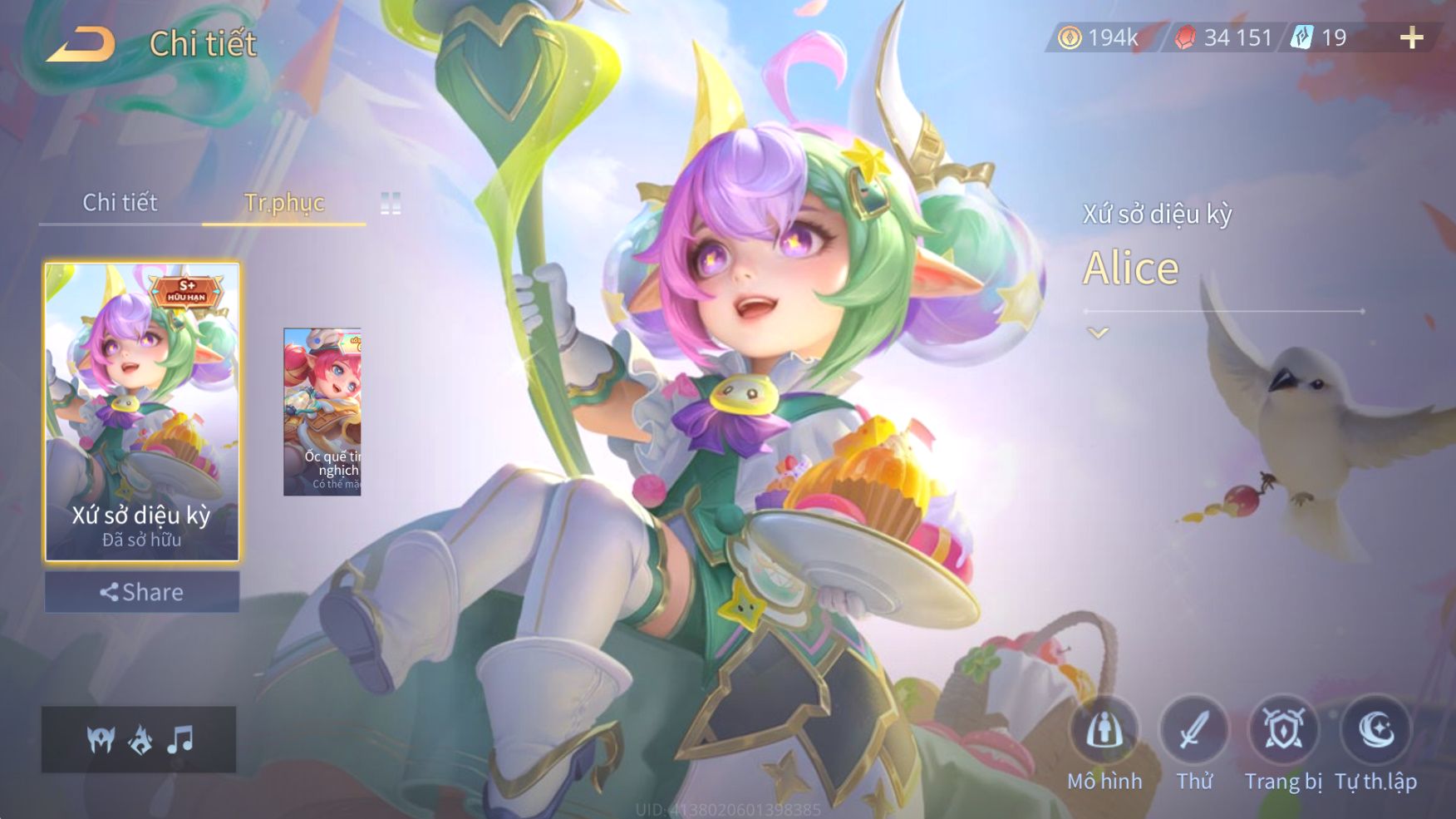Select the Tr.phục tab
This screenshot has height=819, width=1456.
click(x=283, y=202)
